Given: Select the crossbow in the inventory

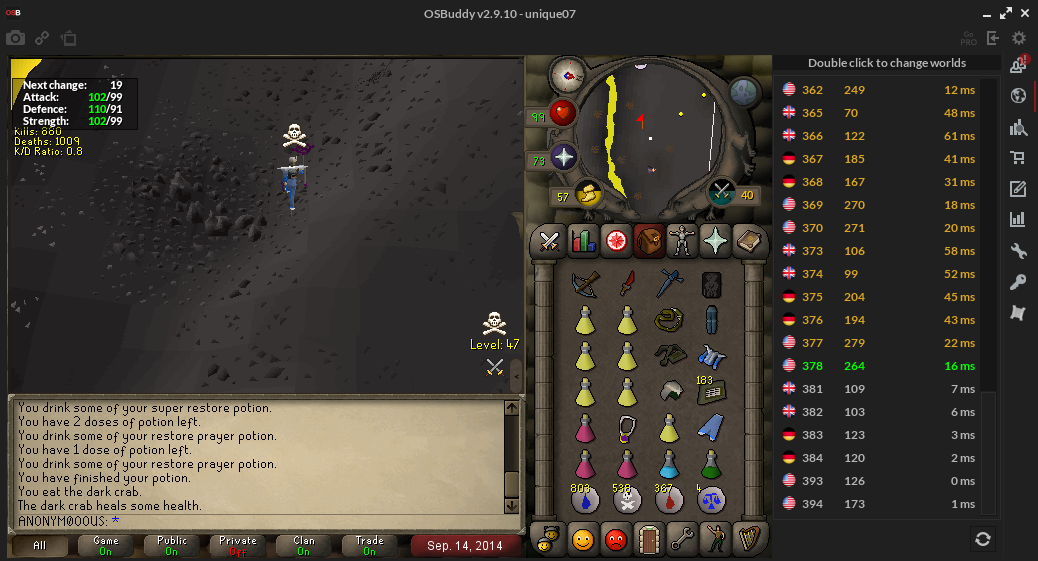Looking at the screenshot, I should [586, 284].
